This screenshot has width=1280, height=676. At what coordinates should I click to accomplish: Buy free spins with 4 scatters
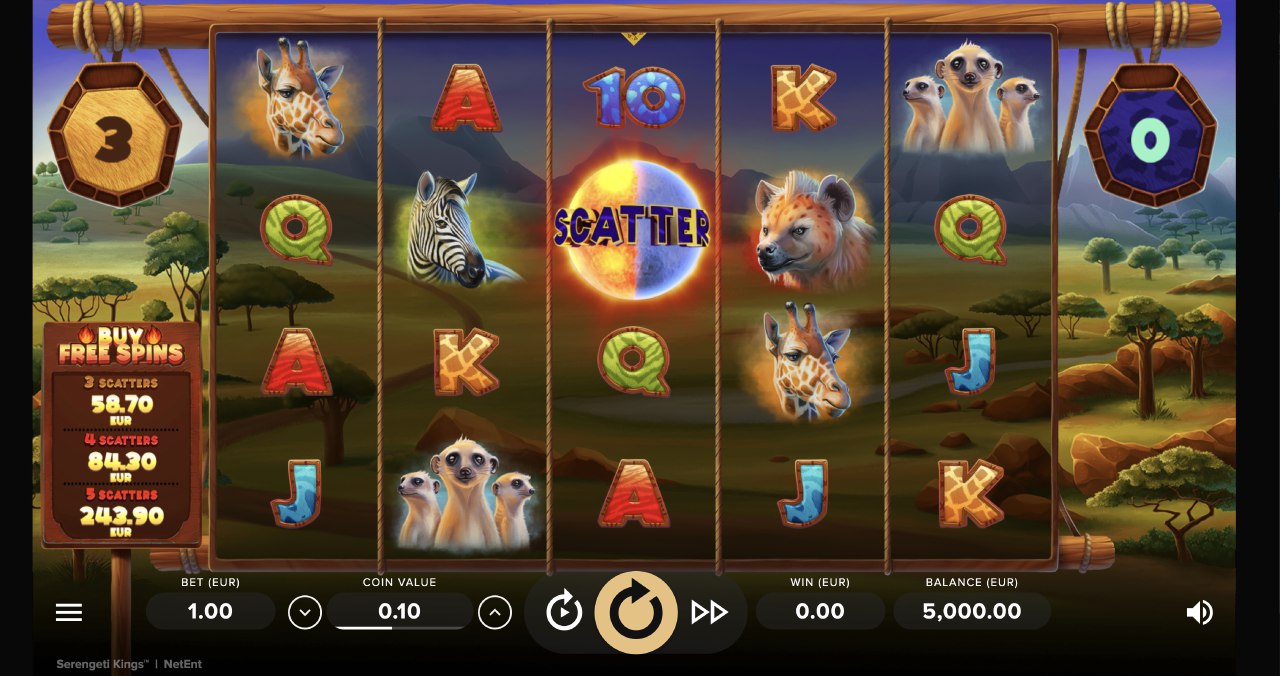pos(121,458)
